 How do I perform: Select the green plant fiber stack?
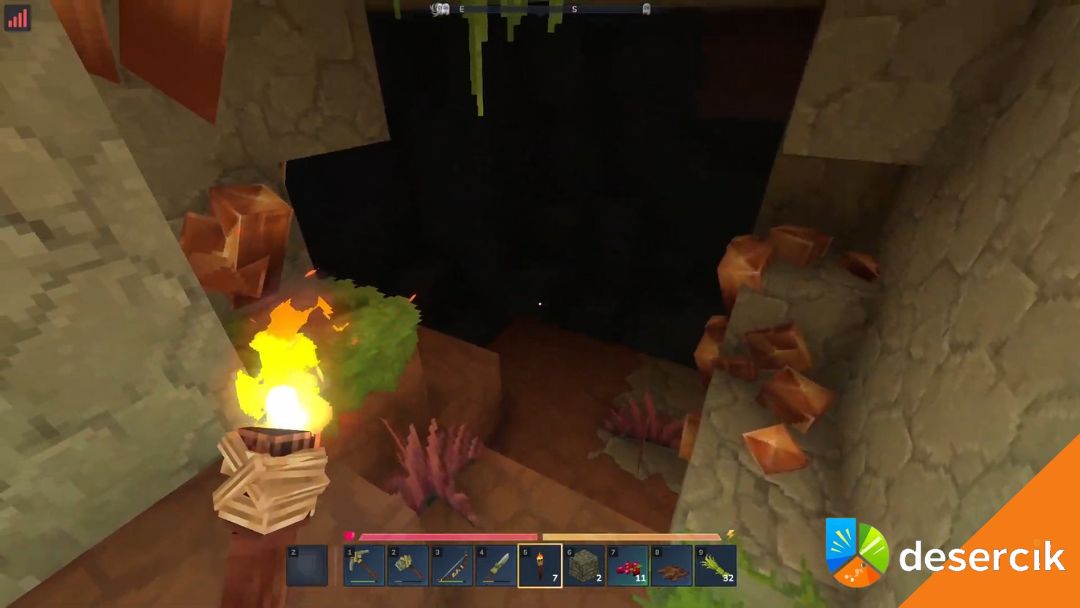(x=716, y=565)
